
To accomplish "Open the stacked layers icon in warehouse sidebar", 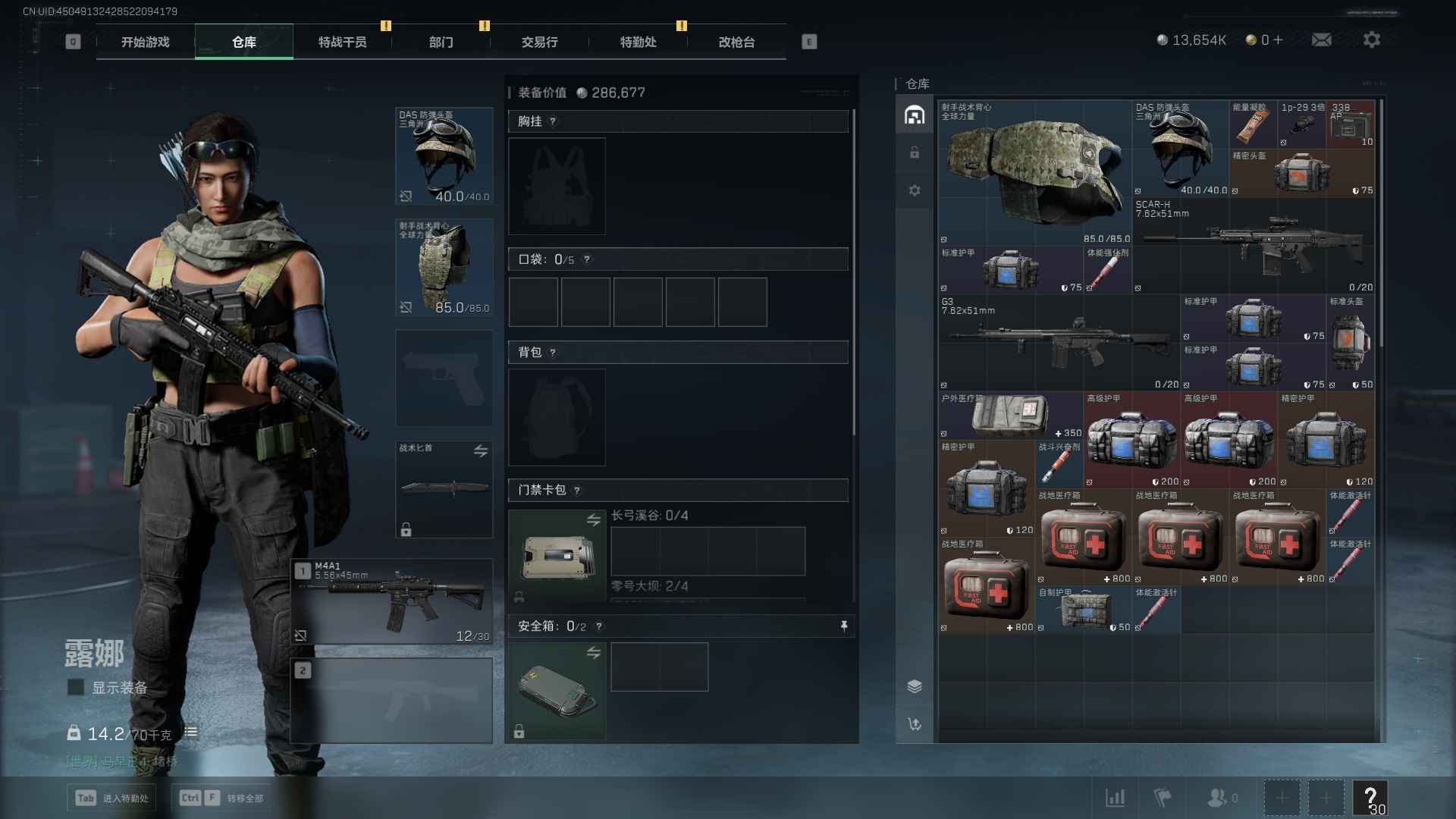I will click(x=915, y=686).
